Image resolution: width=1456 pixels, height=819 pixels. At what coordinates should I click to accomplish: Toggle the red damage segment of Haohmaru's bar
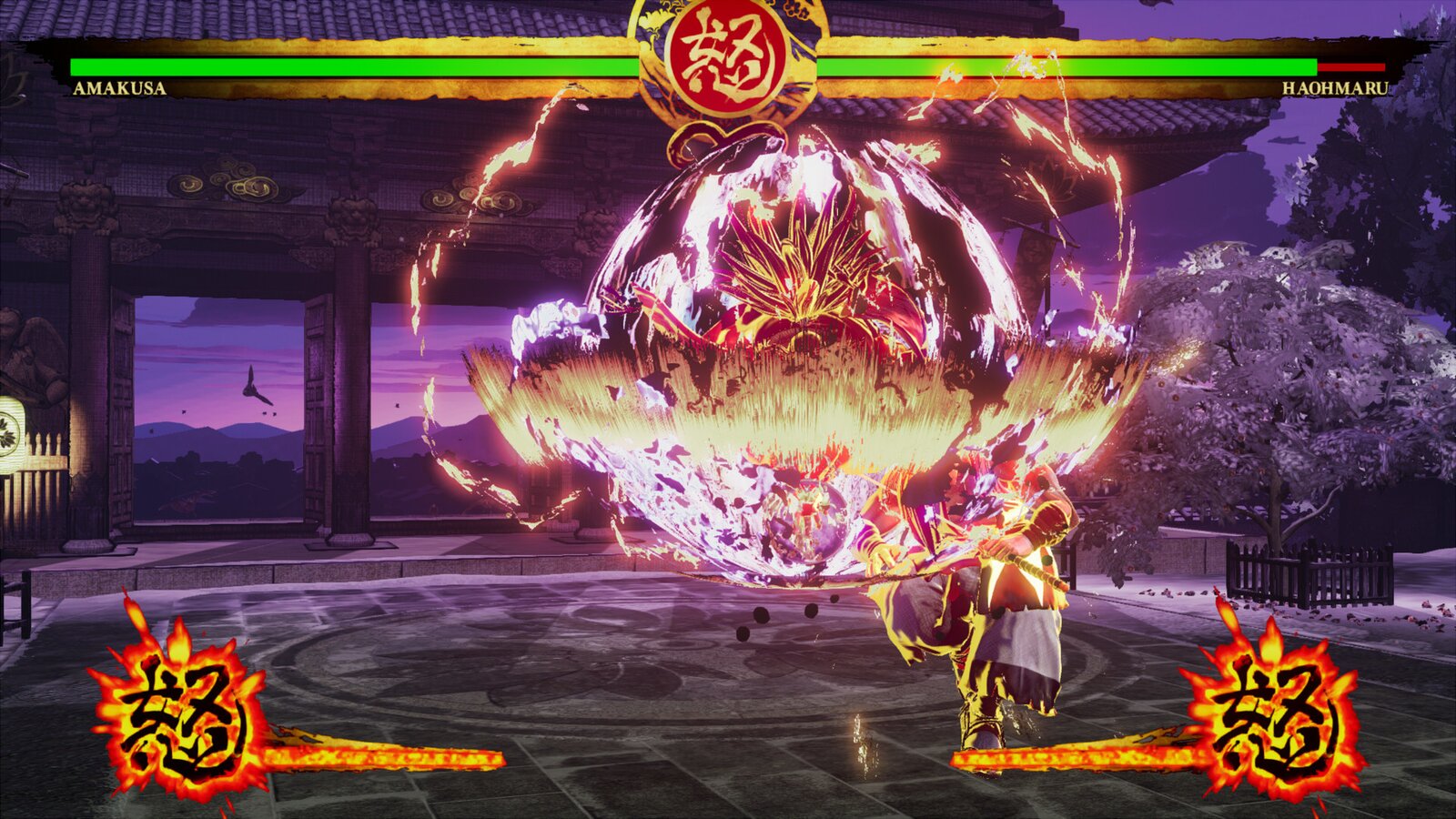click(1353, 67)
